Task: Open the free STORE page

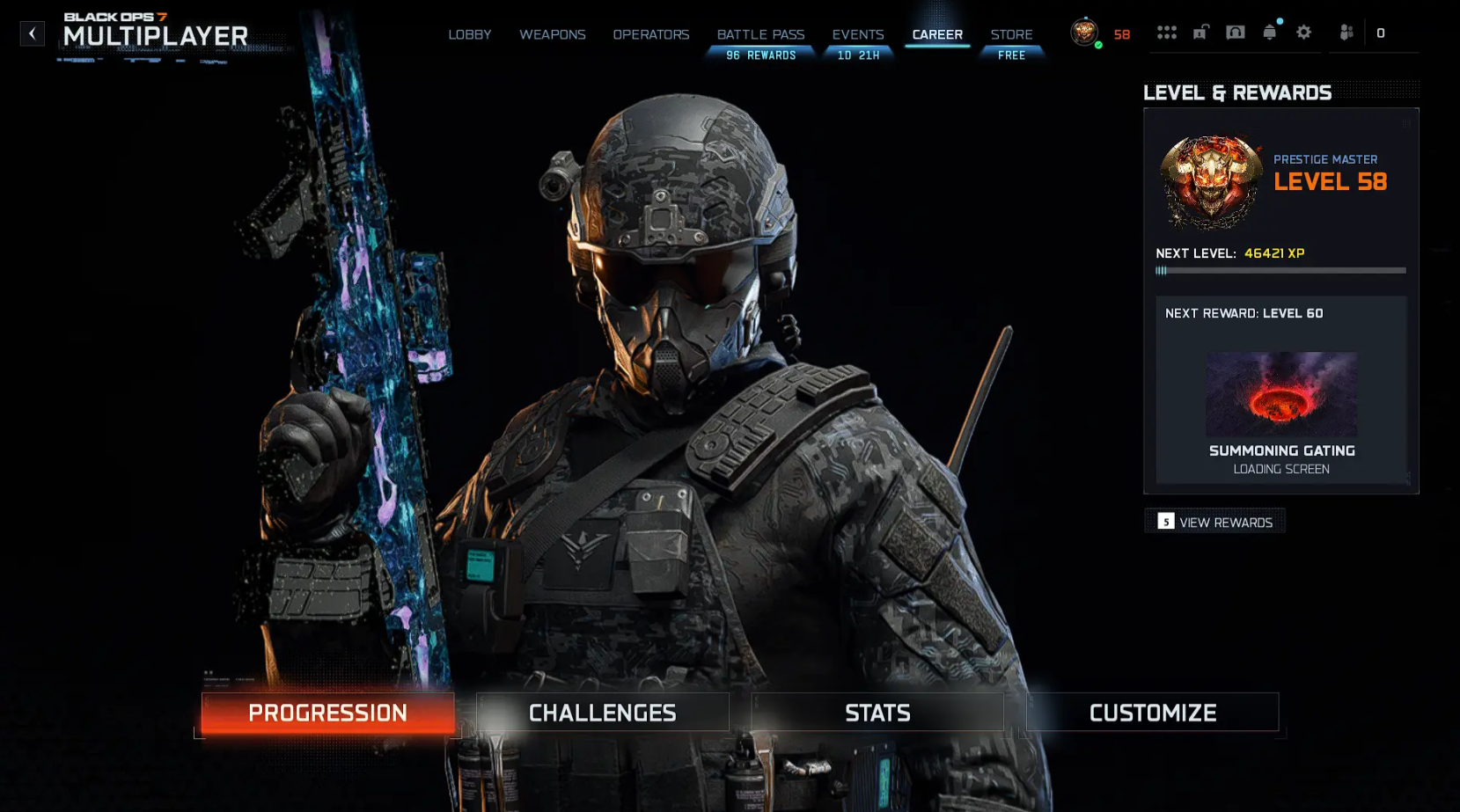Action: point(1011,34)
